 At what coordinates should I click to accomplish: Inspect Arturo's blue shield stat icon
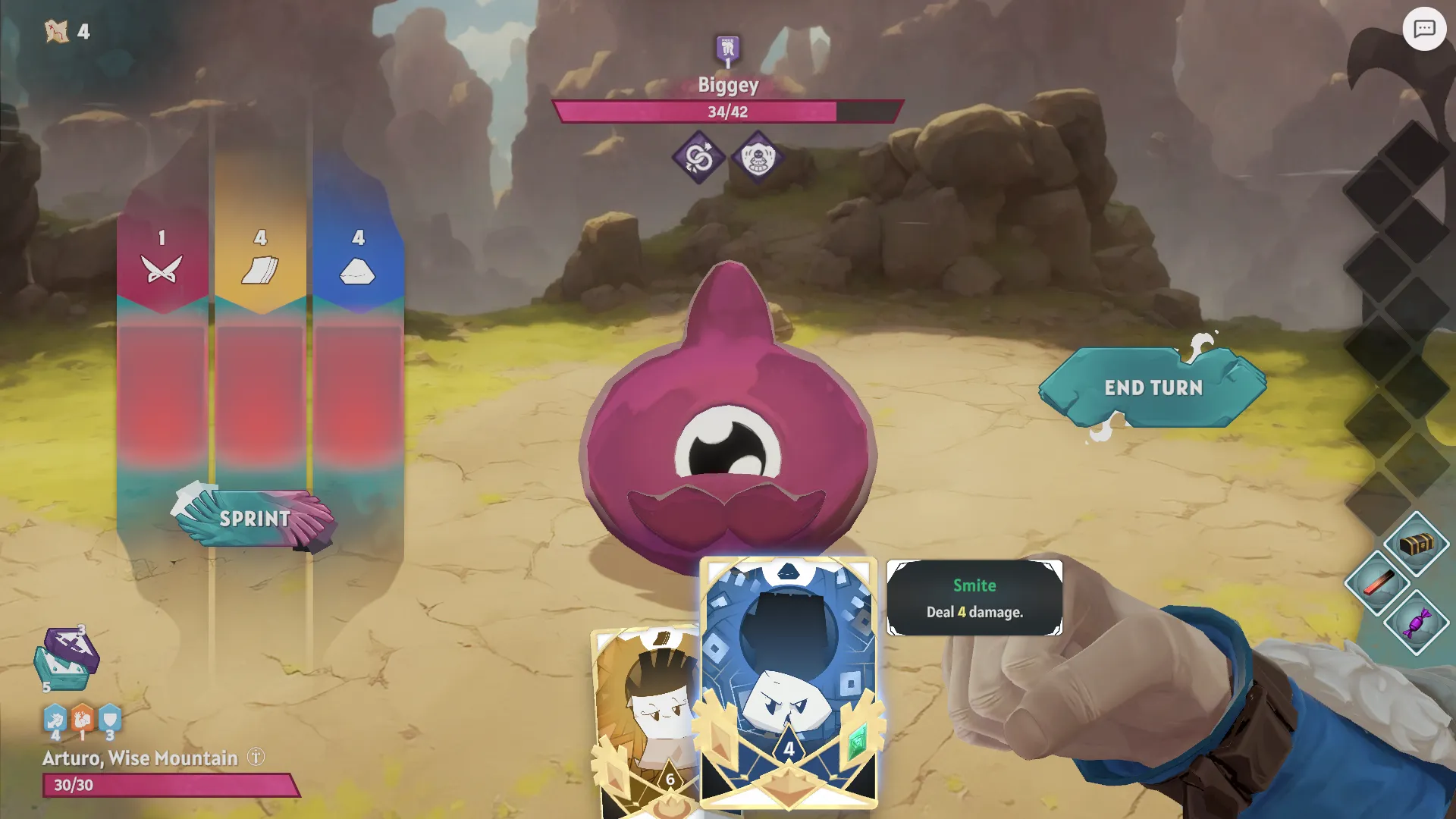(110, 717)
